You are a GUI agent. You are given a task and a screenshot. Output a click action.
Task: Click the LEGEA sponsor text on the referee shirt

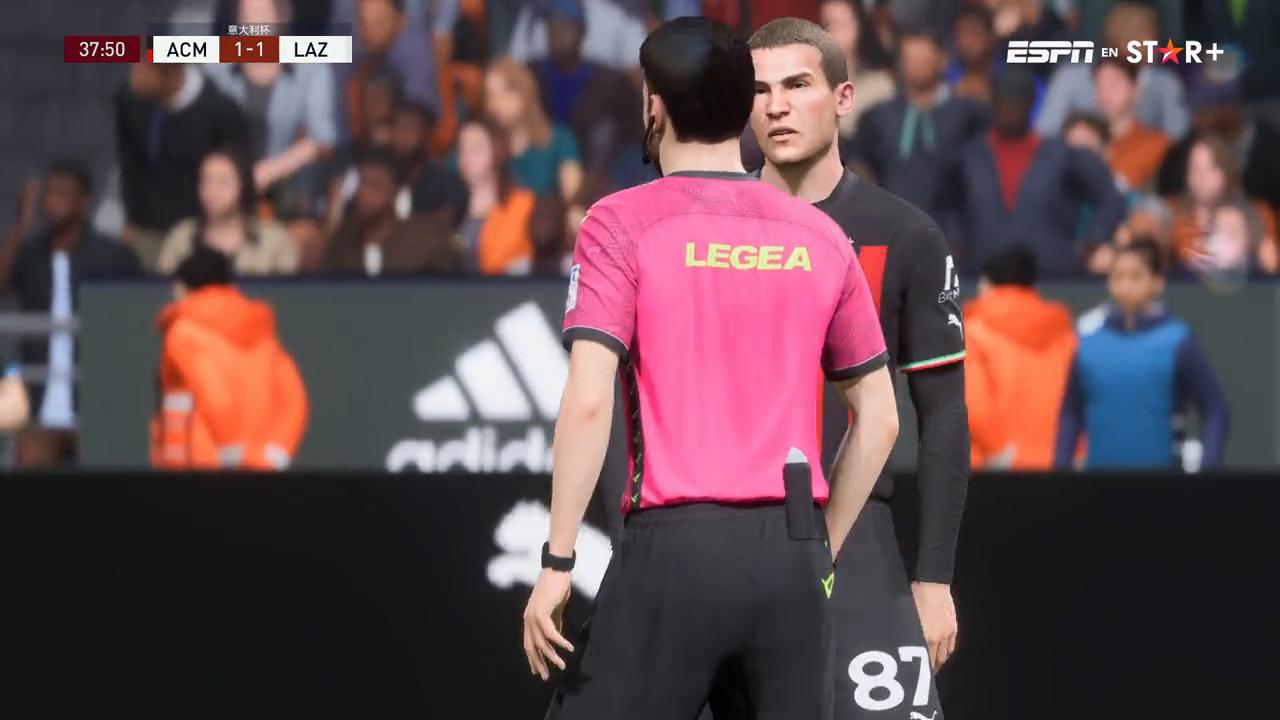pyautogui.click(x=747, y=258)
